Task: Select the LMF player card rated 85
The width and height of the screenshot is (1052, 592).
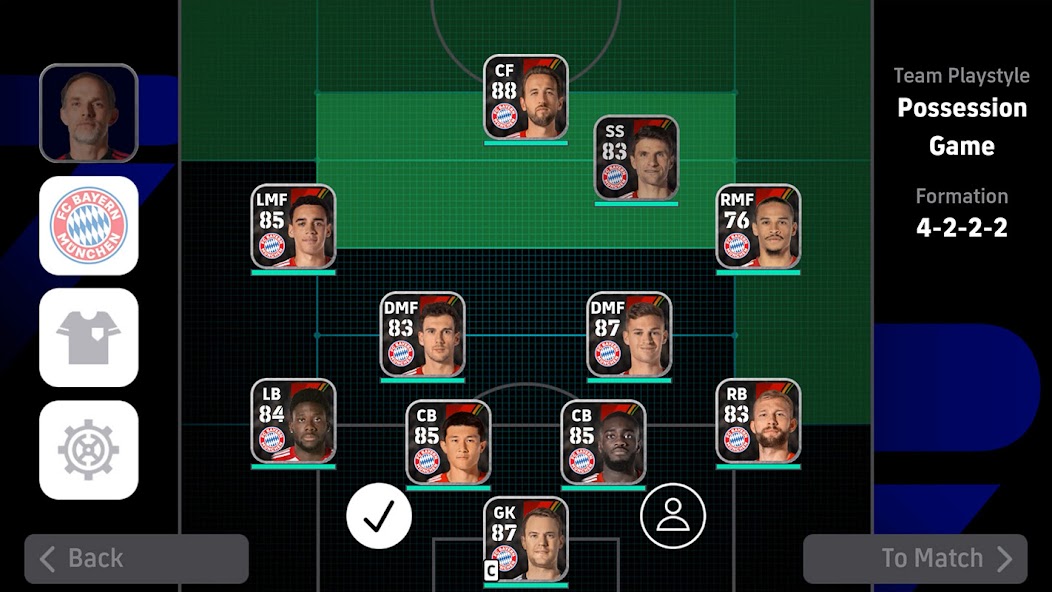Action: [x=293, y=226]
